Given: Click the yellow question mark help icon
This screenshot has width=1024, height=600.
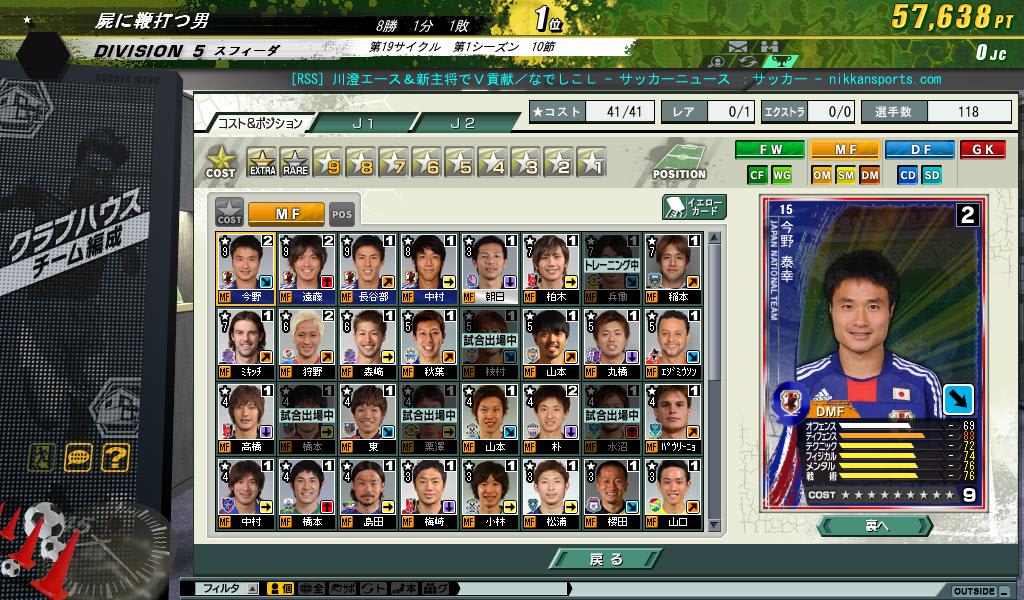Looking at the screenshot, I should (x=116, y=459).
